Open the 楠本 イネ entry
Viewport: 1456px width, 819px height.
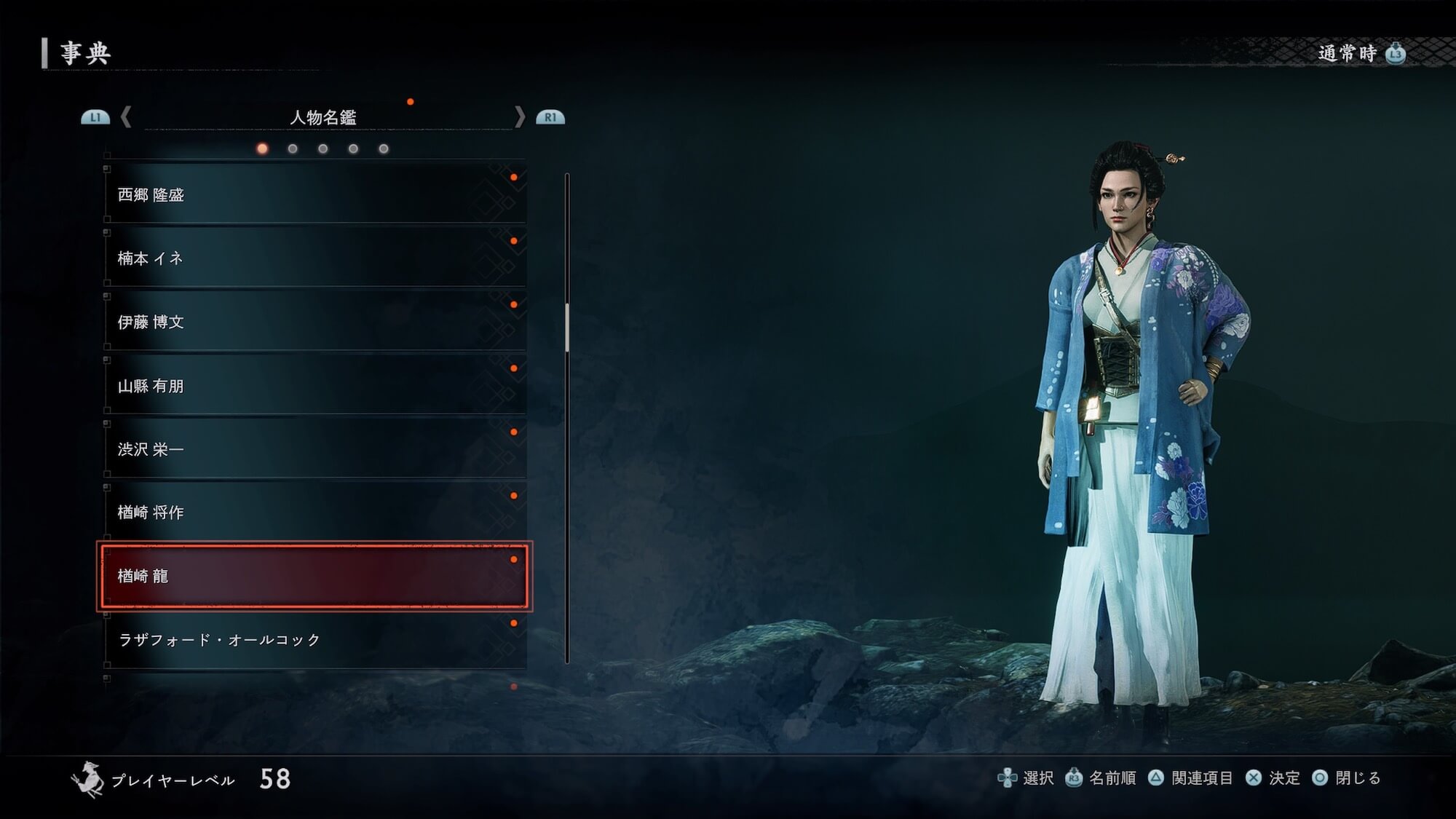pos(314,258)
